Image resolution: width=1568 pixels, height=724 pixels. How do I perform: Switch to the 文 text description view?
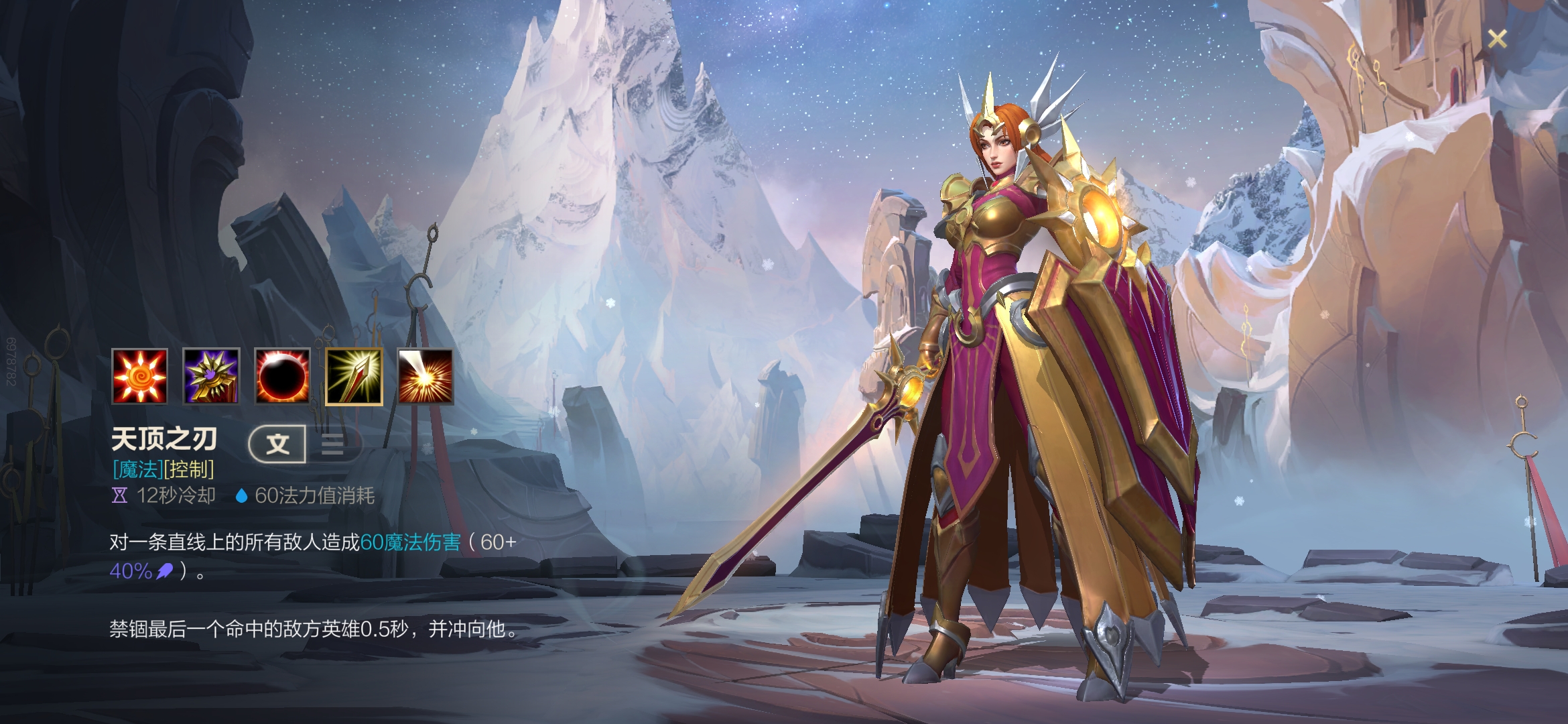(x=277, y=444)
